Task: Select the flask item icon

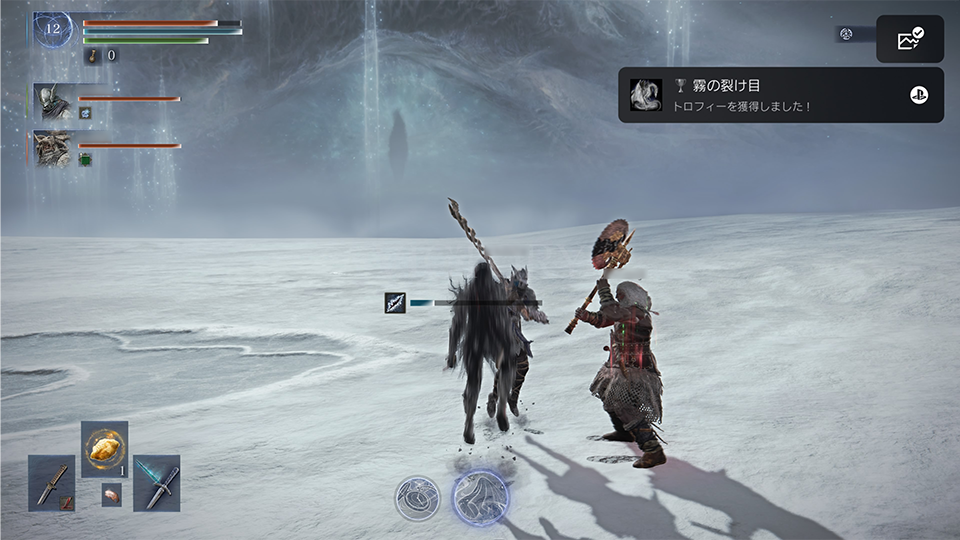Action: (90, 56)
